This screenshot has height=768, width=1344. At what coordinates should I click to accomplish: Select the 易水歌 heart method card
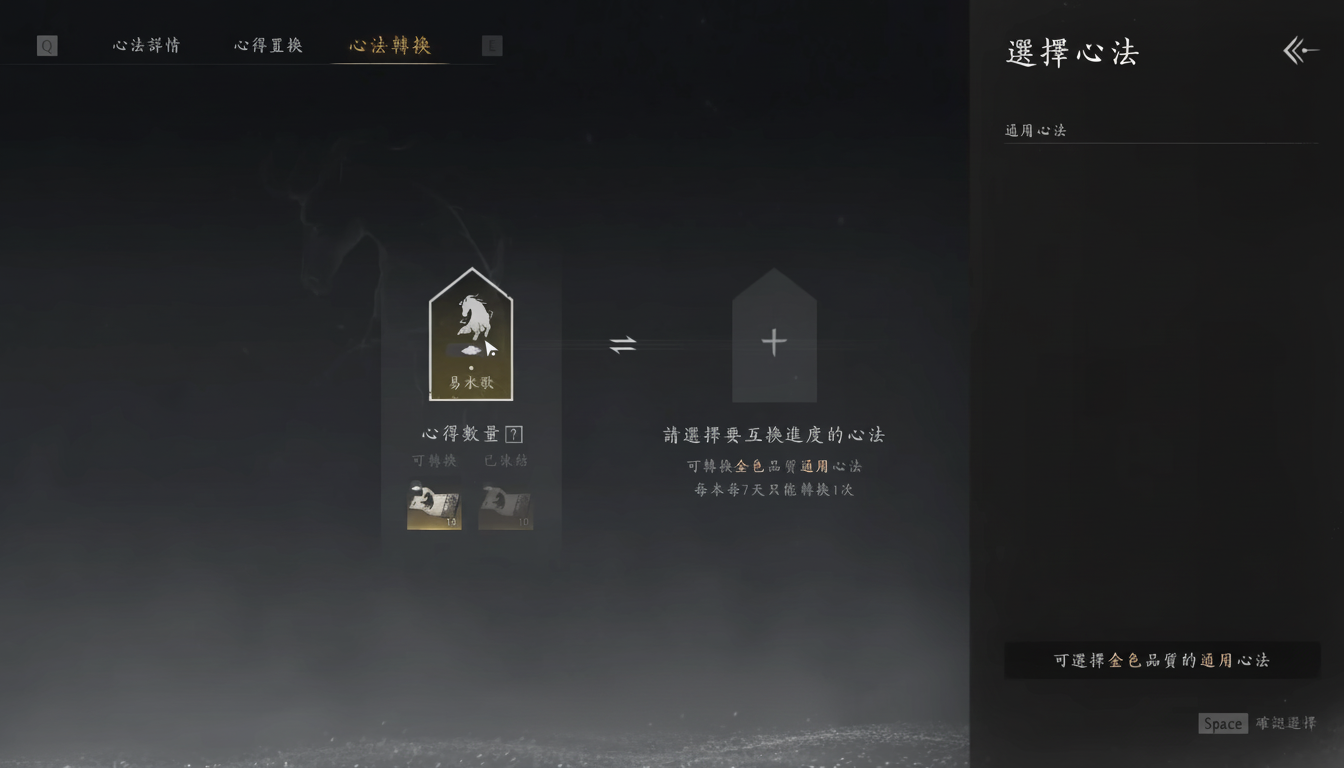(x=471, y=335)
